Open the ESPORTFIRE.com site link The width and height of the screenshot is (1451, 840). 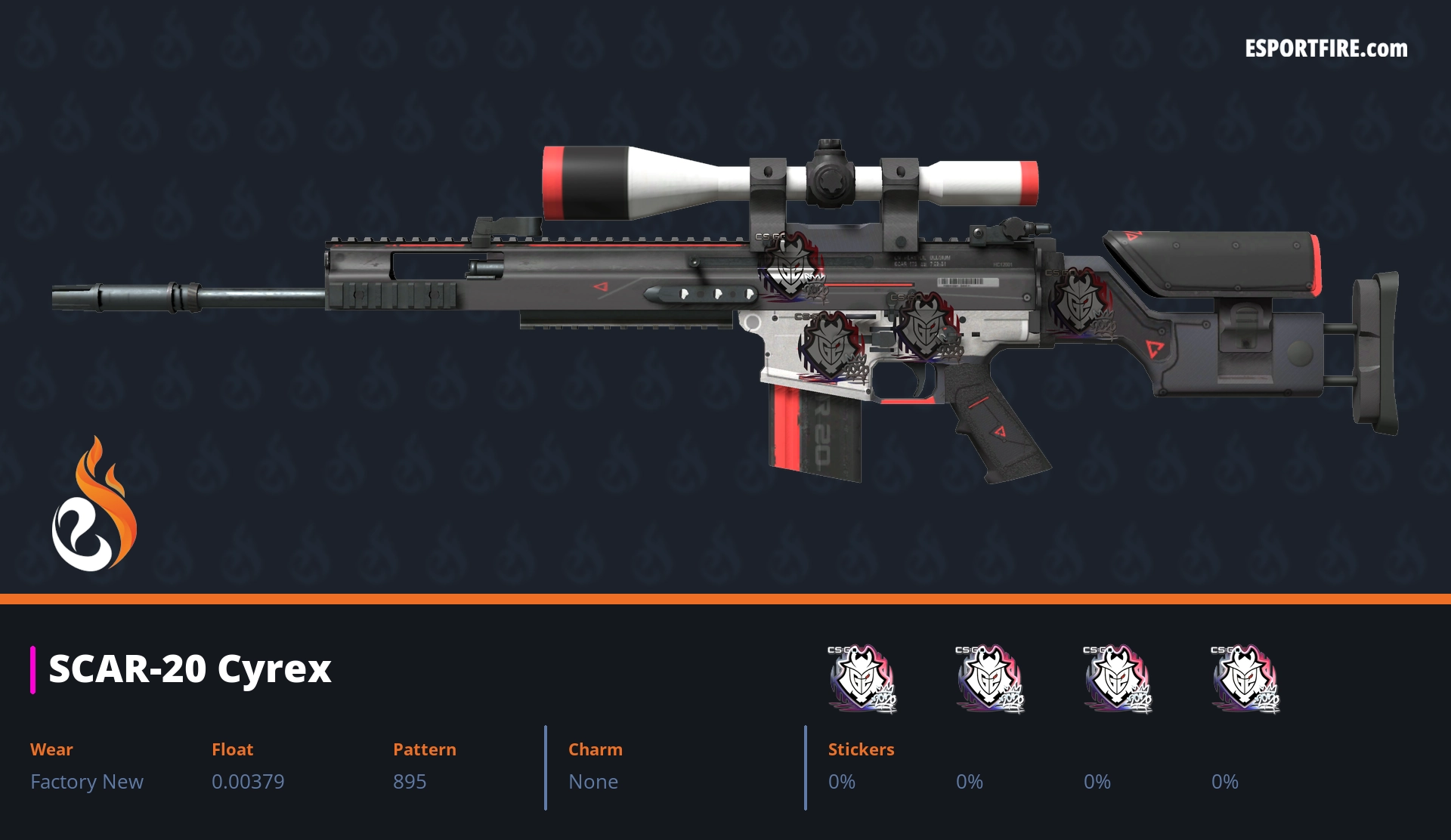(1326, 49)
